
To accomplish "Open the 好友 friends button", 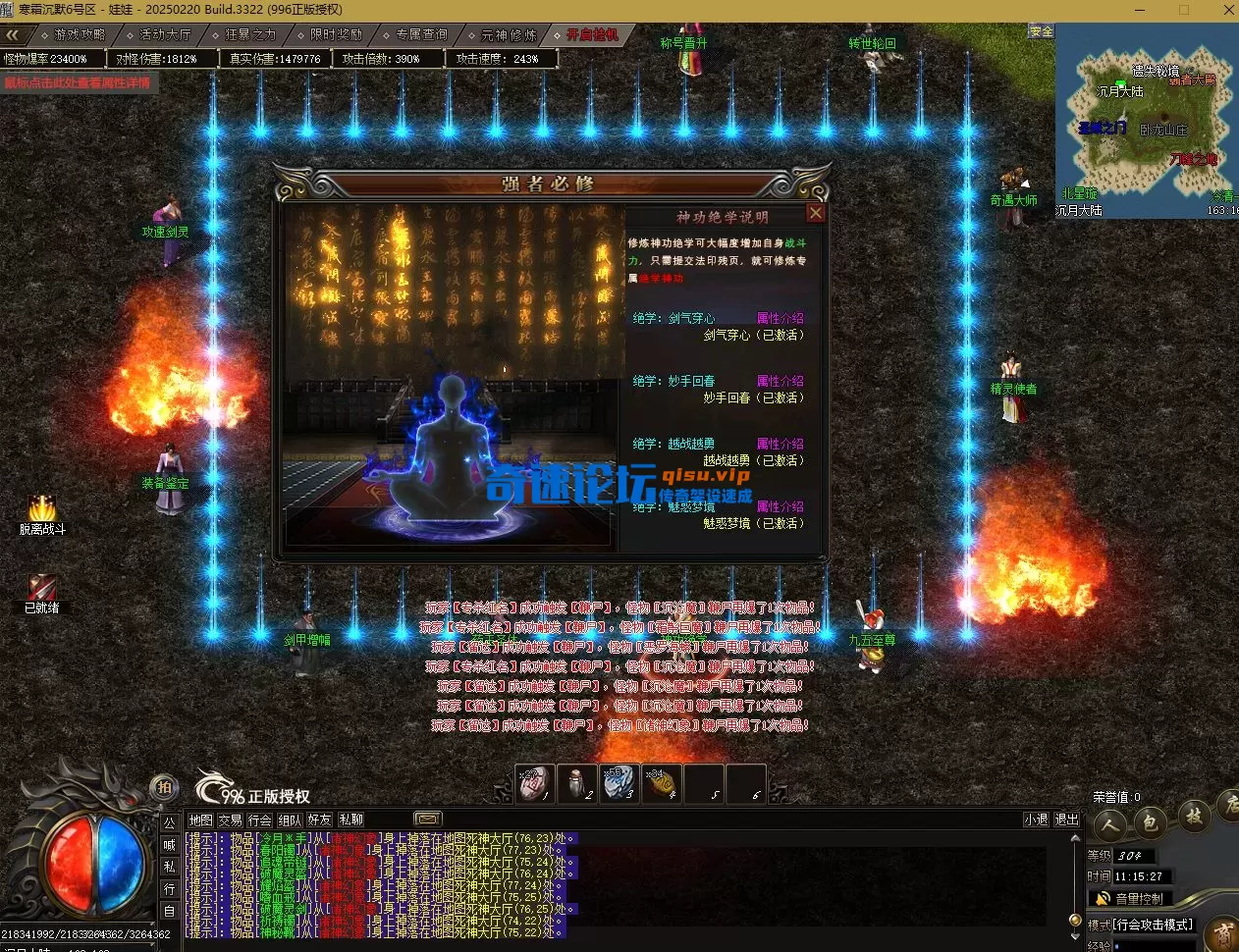I will tap(320, 820).
